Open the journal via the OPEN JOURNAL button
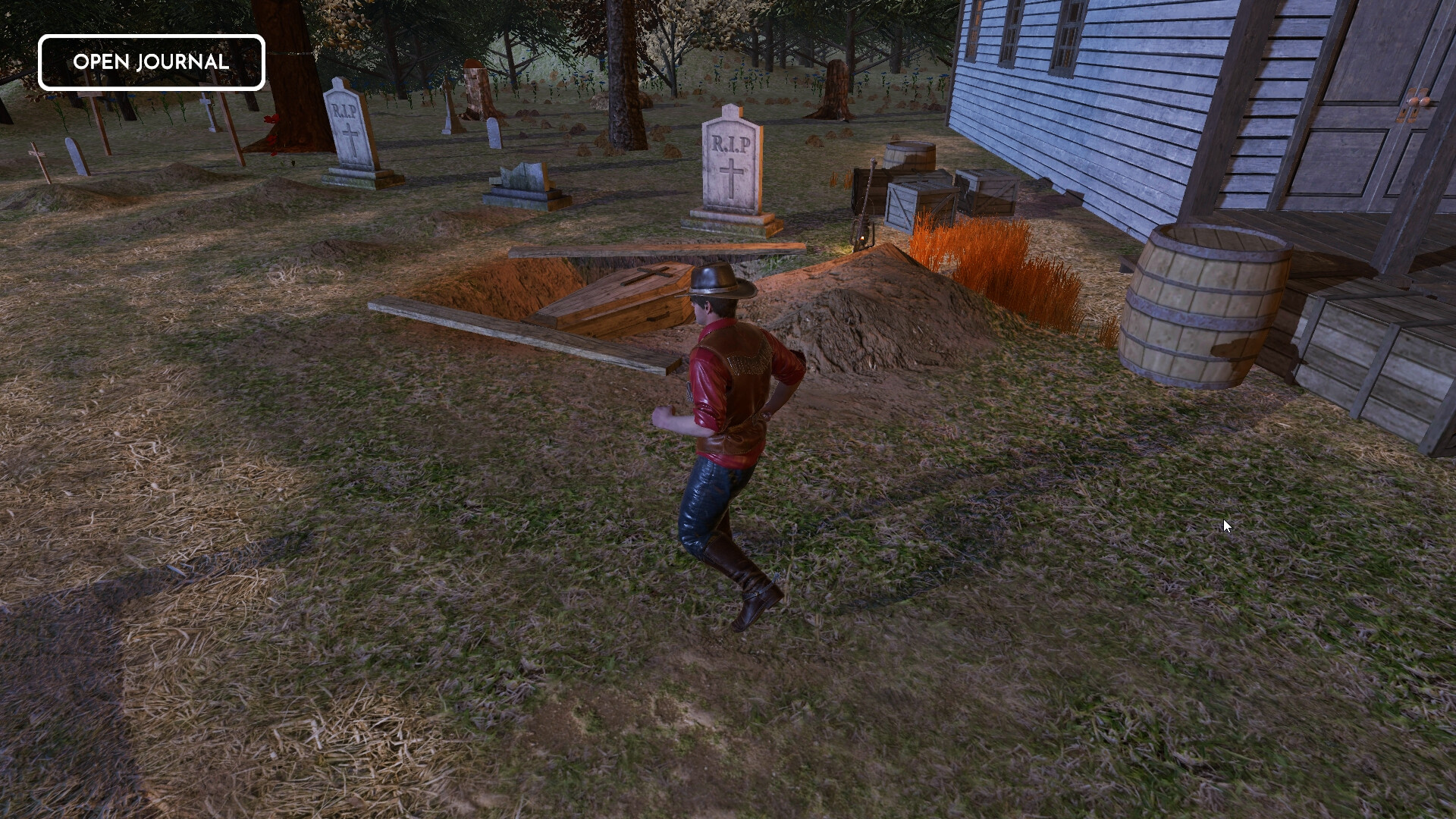Image resolution: width=1456 pixels, height=819 pixels. coord(151,62)
